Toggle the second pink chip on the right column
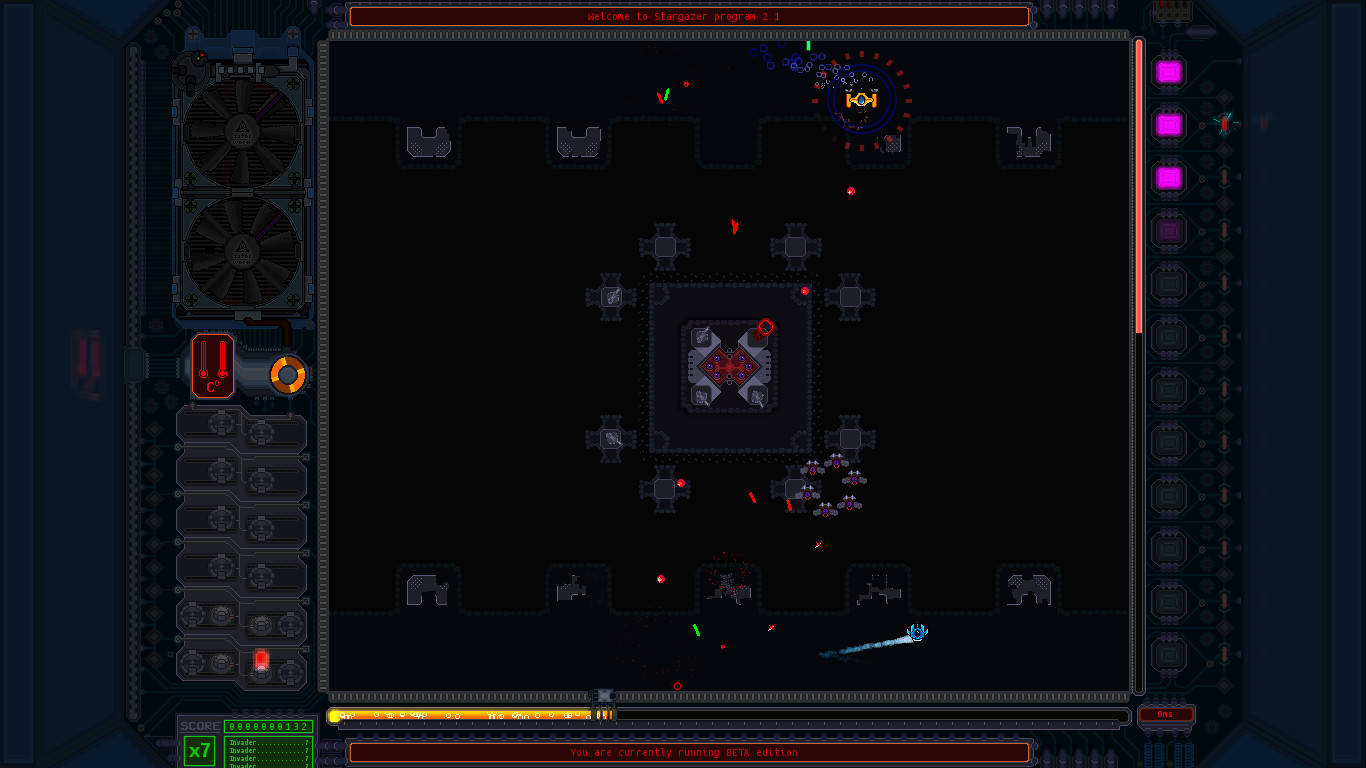The width and height of the screenshot is (1366, 768). 1167,125
